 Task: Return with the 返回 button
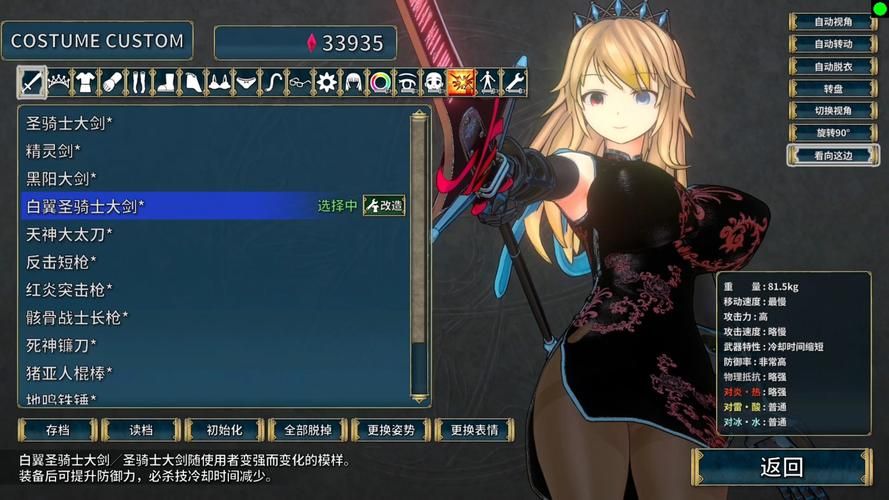[781, 467]
